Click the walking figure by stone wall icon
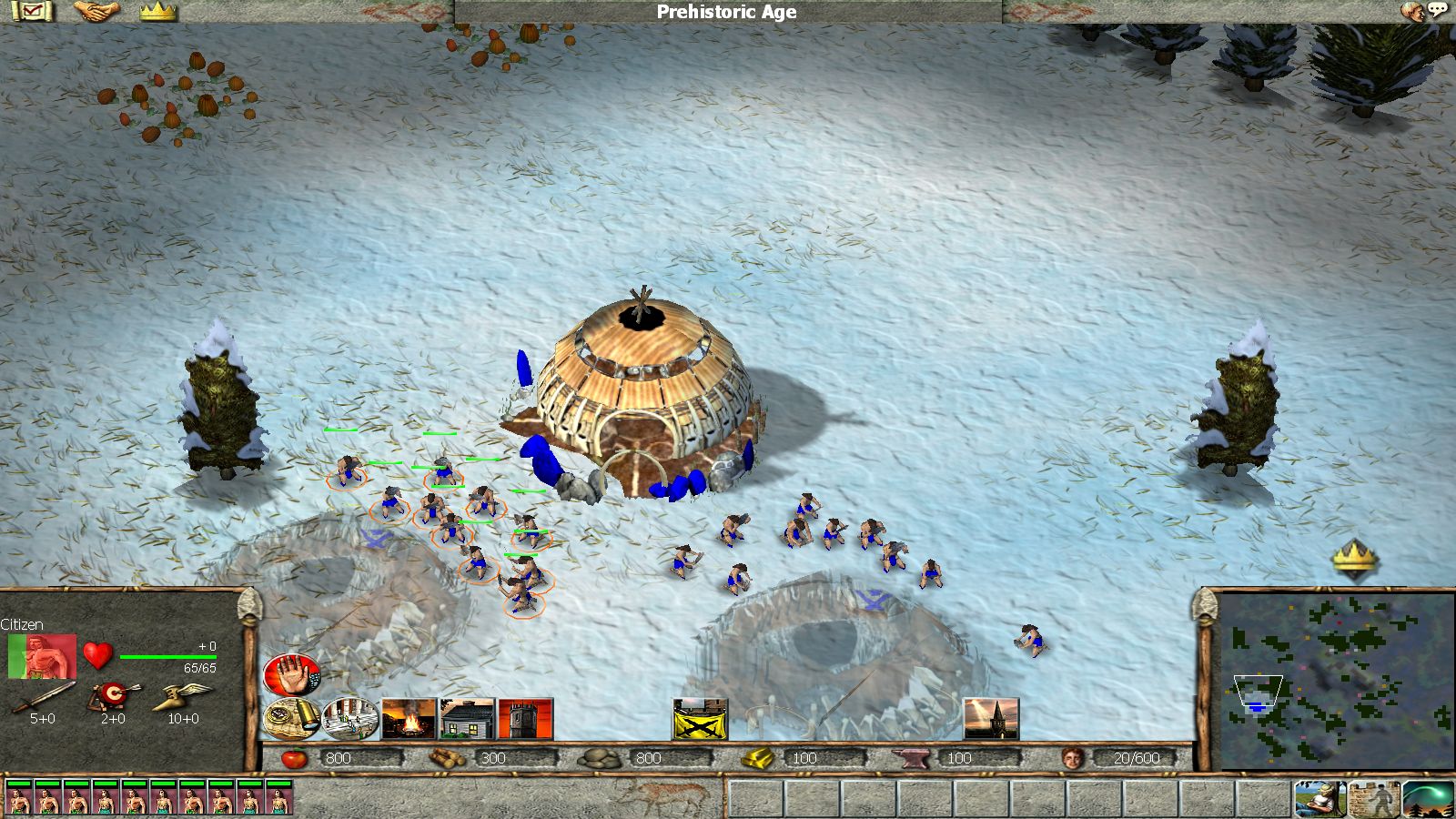 tap(1374, 799)
